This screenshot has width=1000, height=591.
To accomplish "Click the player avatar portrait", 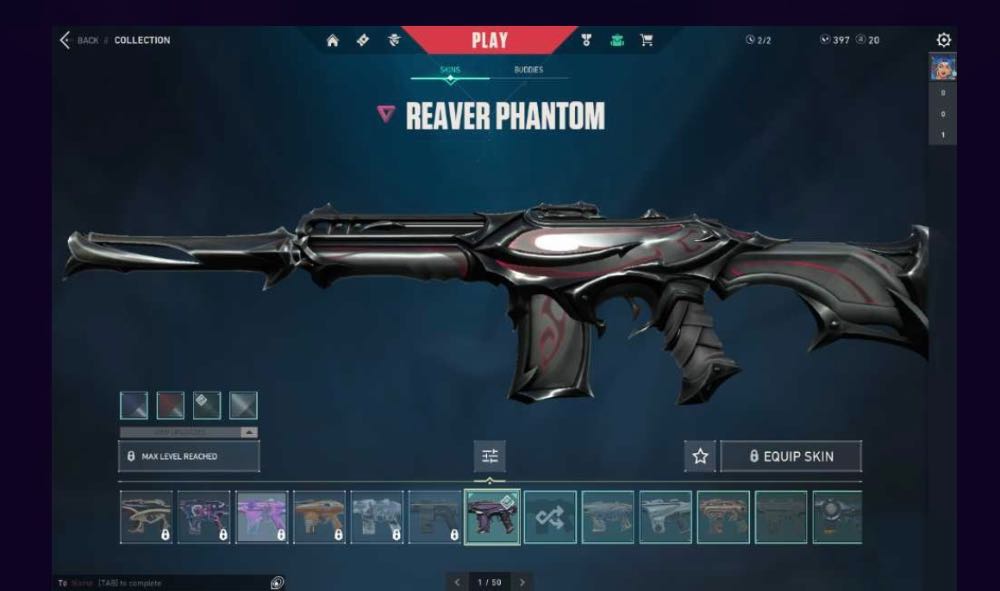I will point(942,67).
